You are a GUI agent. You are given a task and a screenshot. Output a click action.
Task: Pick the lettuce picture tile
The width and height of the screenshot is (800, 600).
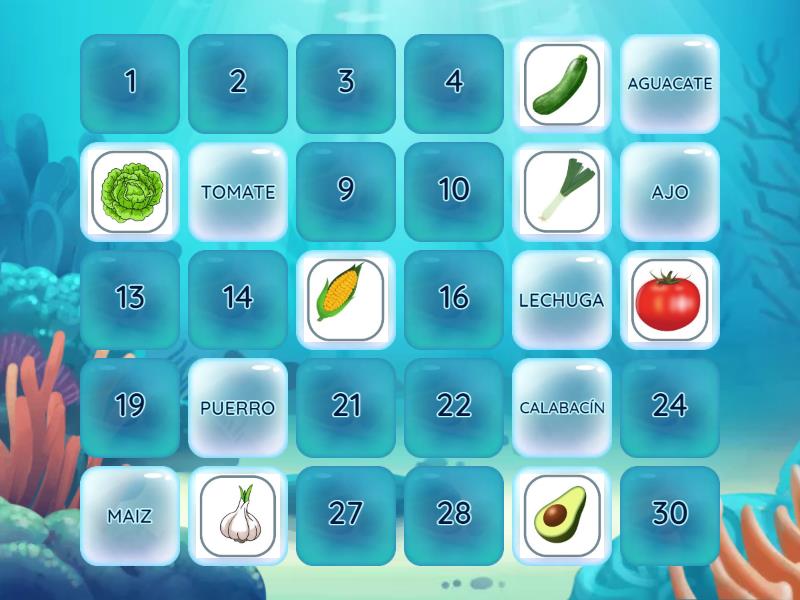pos(130,191)
